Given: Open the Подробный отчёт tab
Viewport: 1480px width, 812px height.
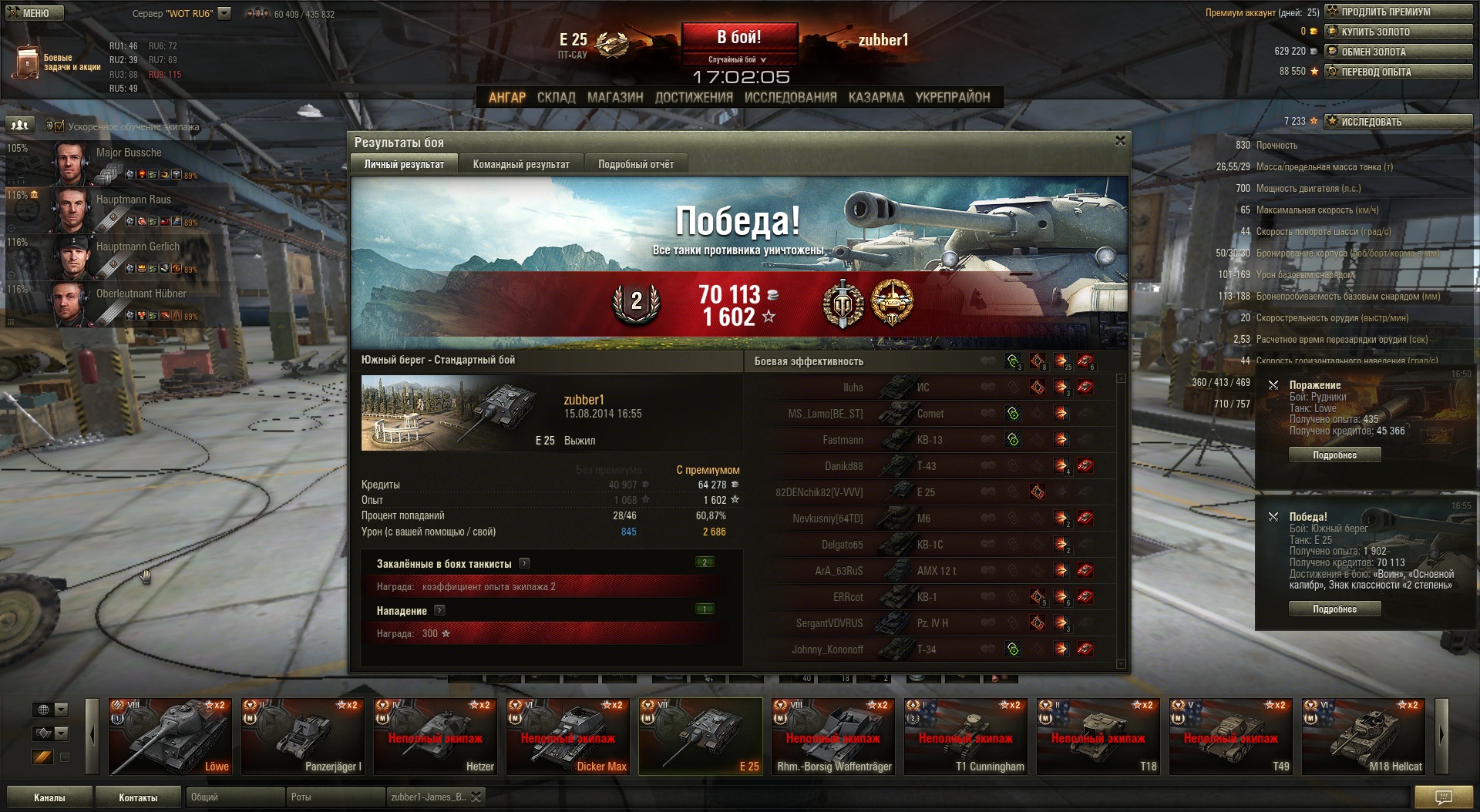Looking at the screenshot, I should pos(635,164).
